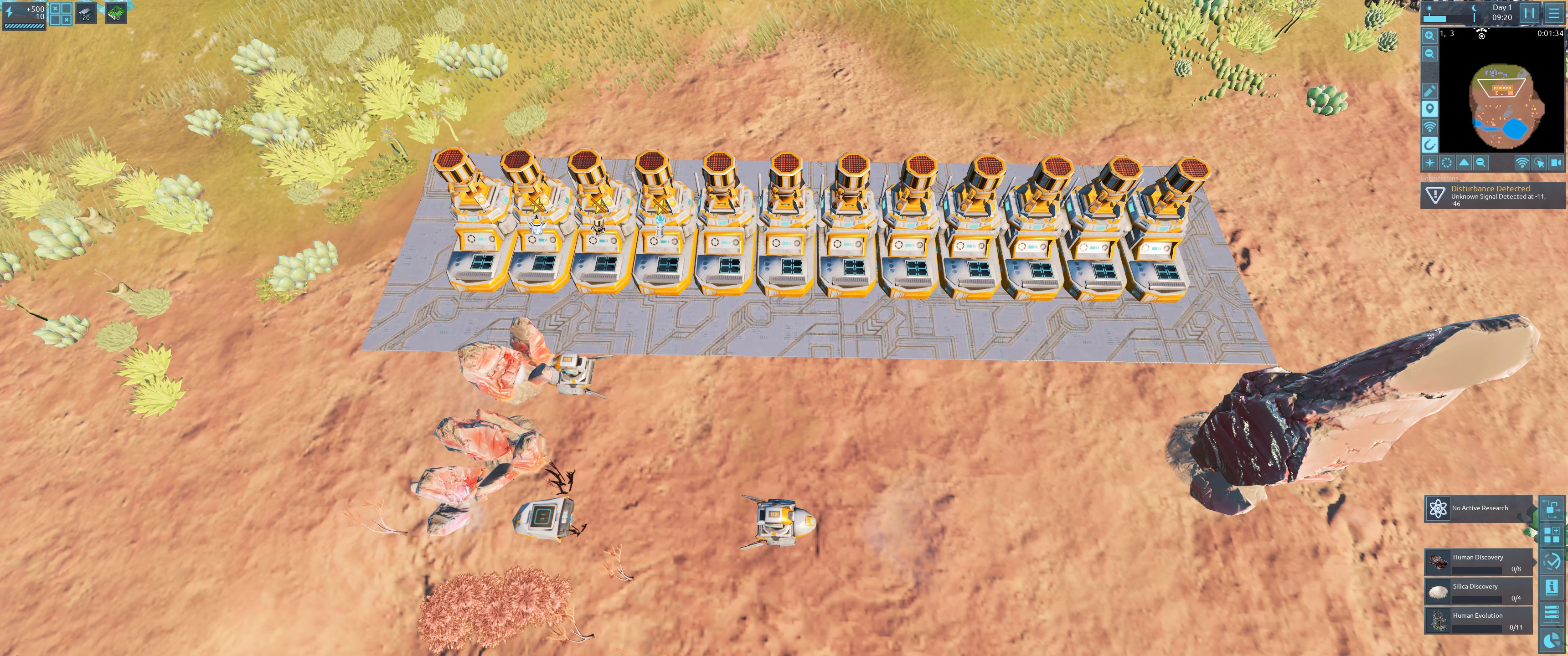Open the pie chart statistics button
Screen dimensions: 1568x656
(1552, 640)
